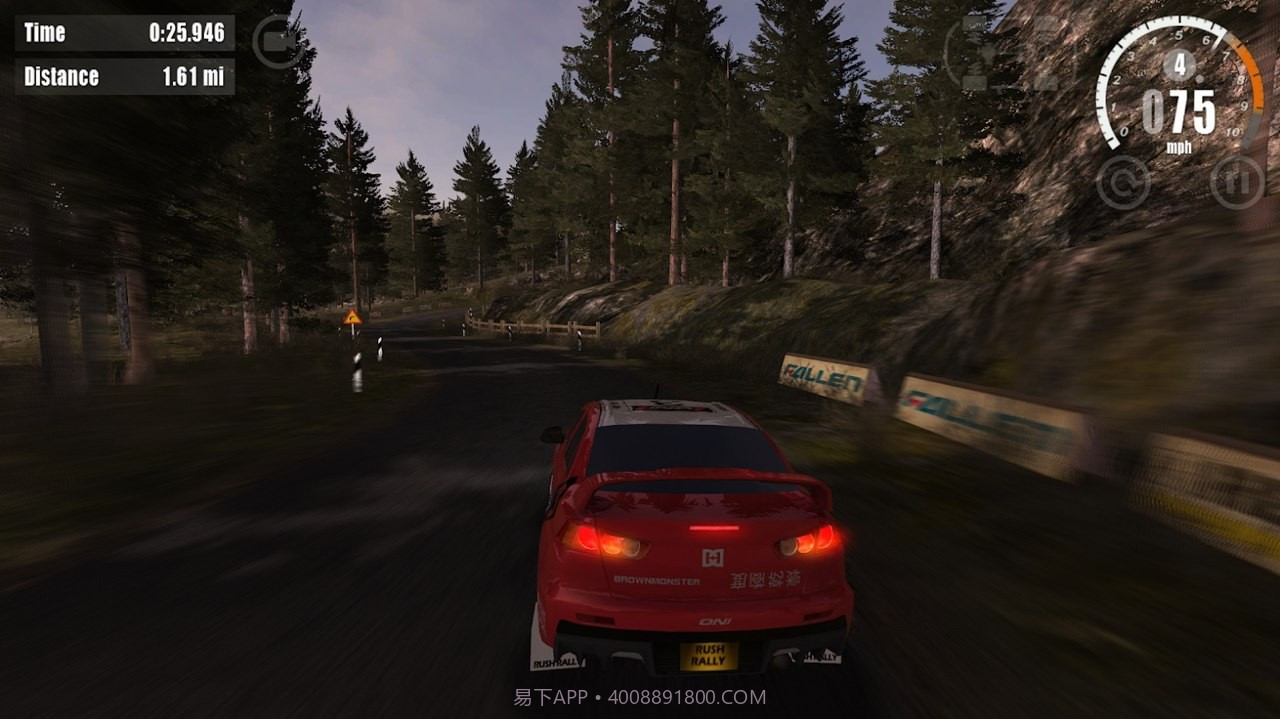This screenshot has width=1280, height=719.
Task: Pause the rally race
Action: tap(1237, 182)
